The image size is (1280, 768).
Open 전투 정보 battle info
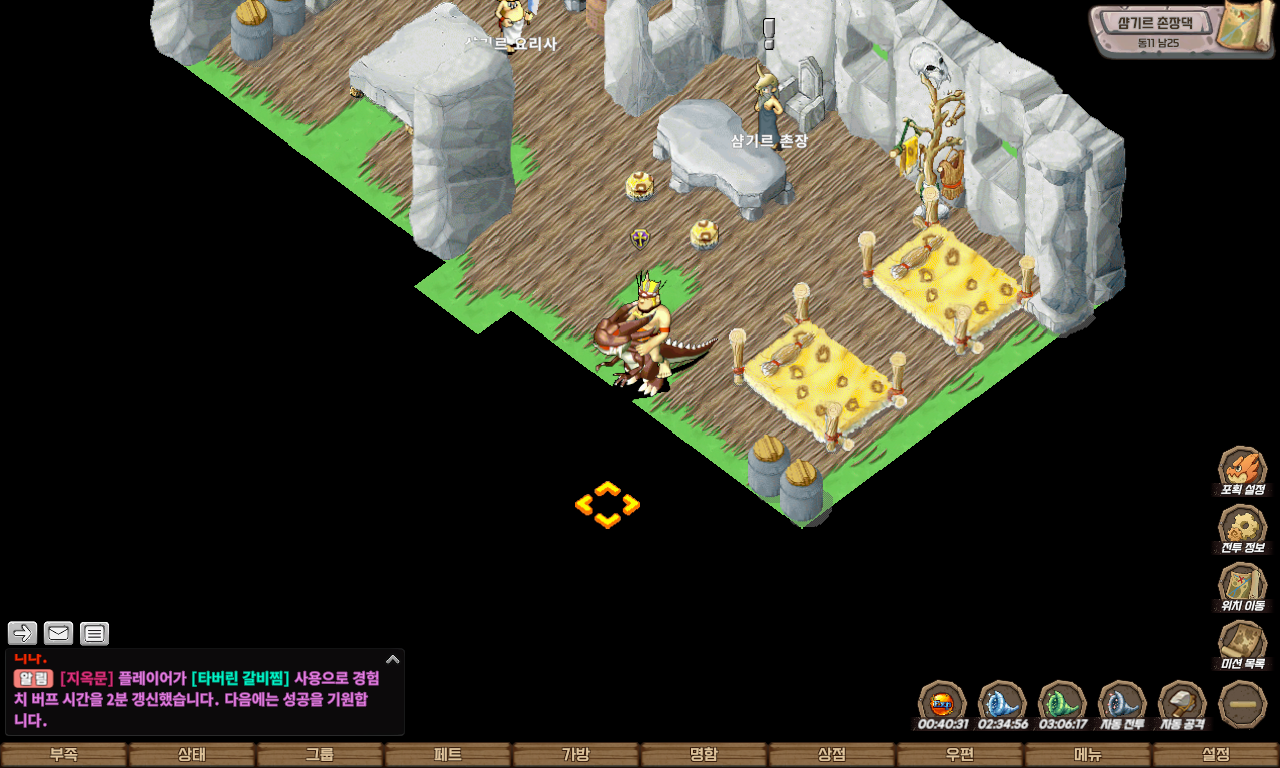pyautogui.click(x=1242, y=528)
